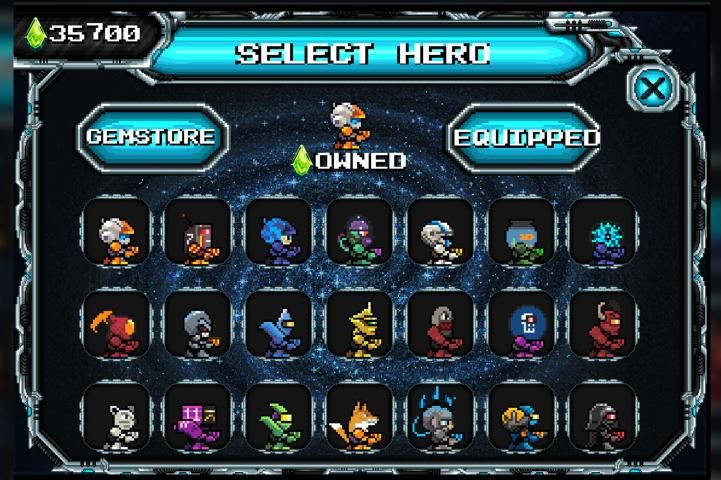Choose the purple-helmet green-suit hero

point(359,234)
